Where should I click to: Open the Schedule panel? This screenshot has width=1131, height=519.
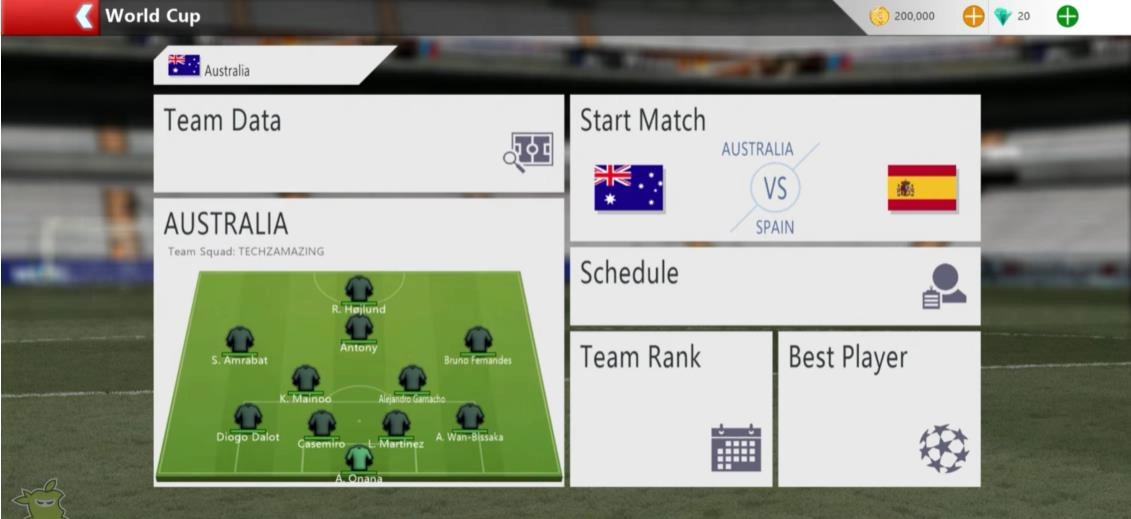[774, 285]
